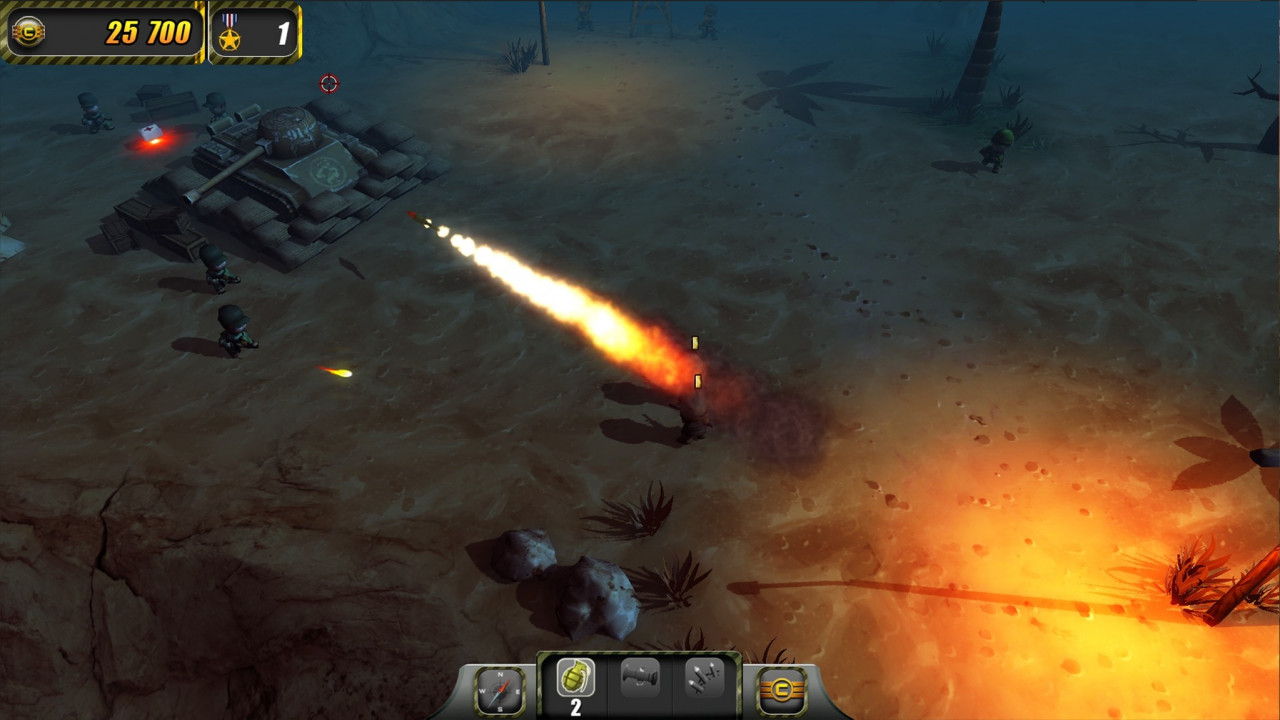Activate the air strike missiles slot

click(x=704, y=680)
